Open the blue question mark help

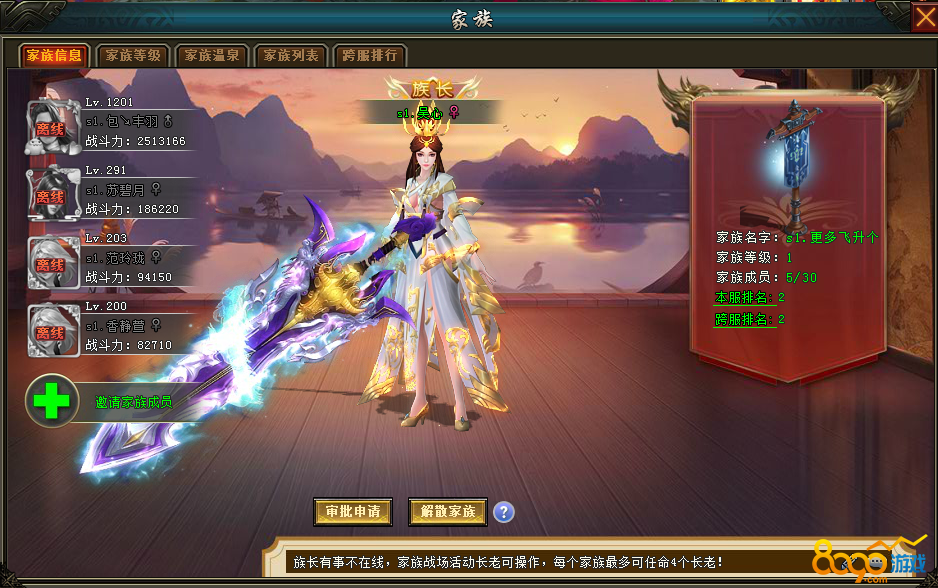tap(504, 512)
